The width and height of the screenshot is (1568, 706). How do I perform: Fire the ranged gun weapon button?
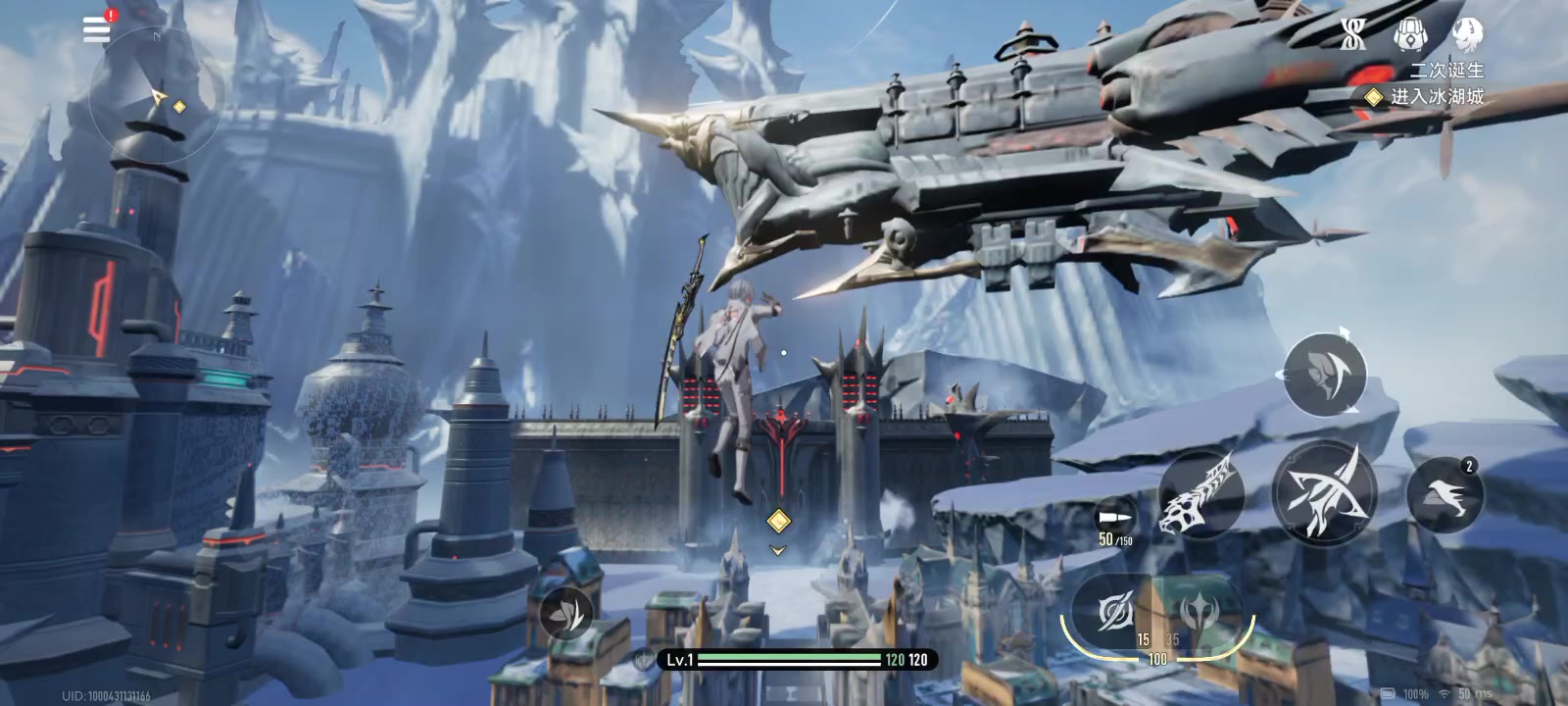(x=1200, y=495)
